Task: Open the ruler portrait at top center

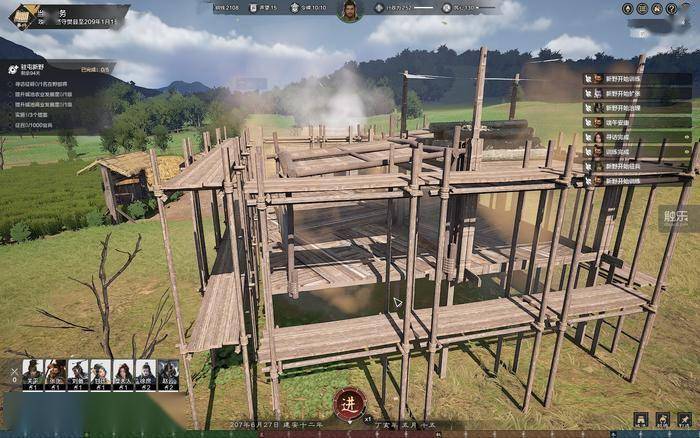Action: point(349,11)
